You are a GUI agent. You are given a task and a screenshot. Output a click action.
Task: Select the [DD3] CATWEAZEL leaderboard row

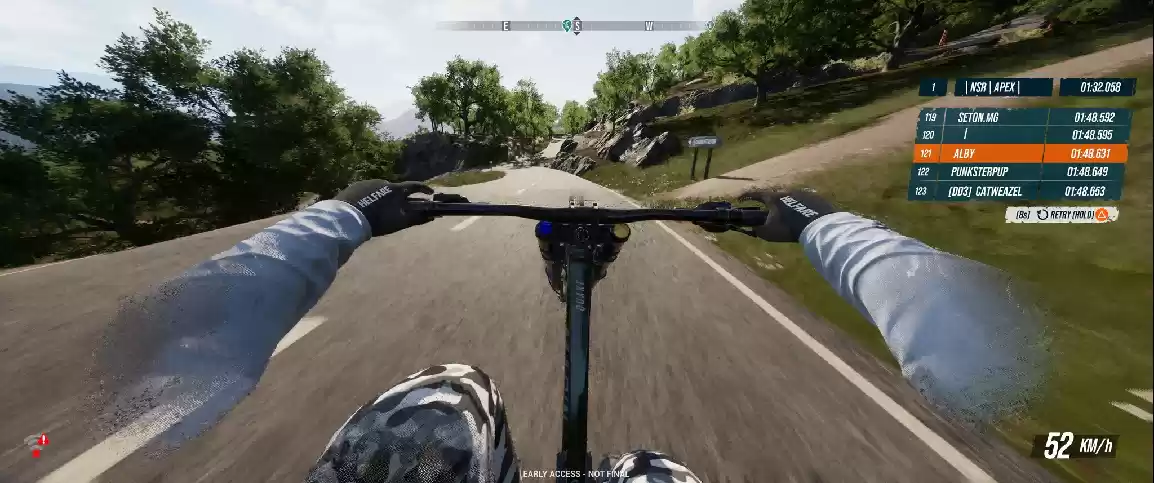(1018, 191)
